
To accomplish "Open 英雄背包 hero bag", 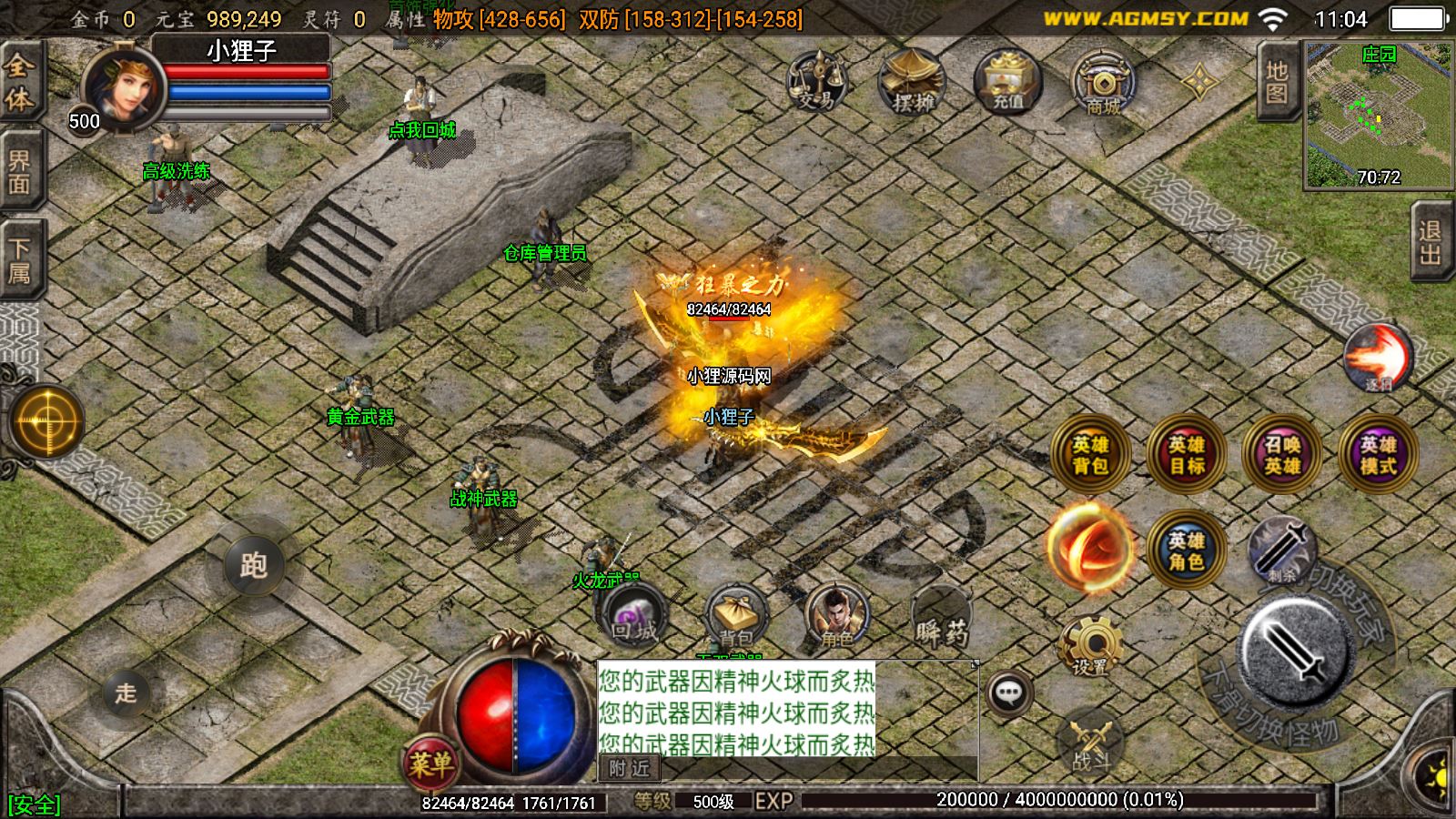I will tap(1090, 455).
